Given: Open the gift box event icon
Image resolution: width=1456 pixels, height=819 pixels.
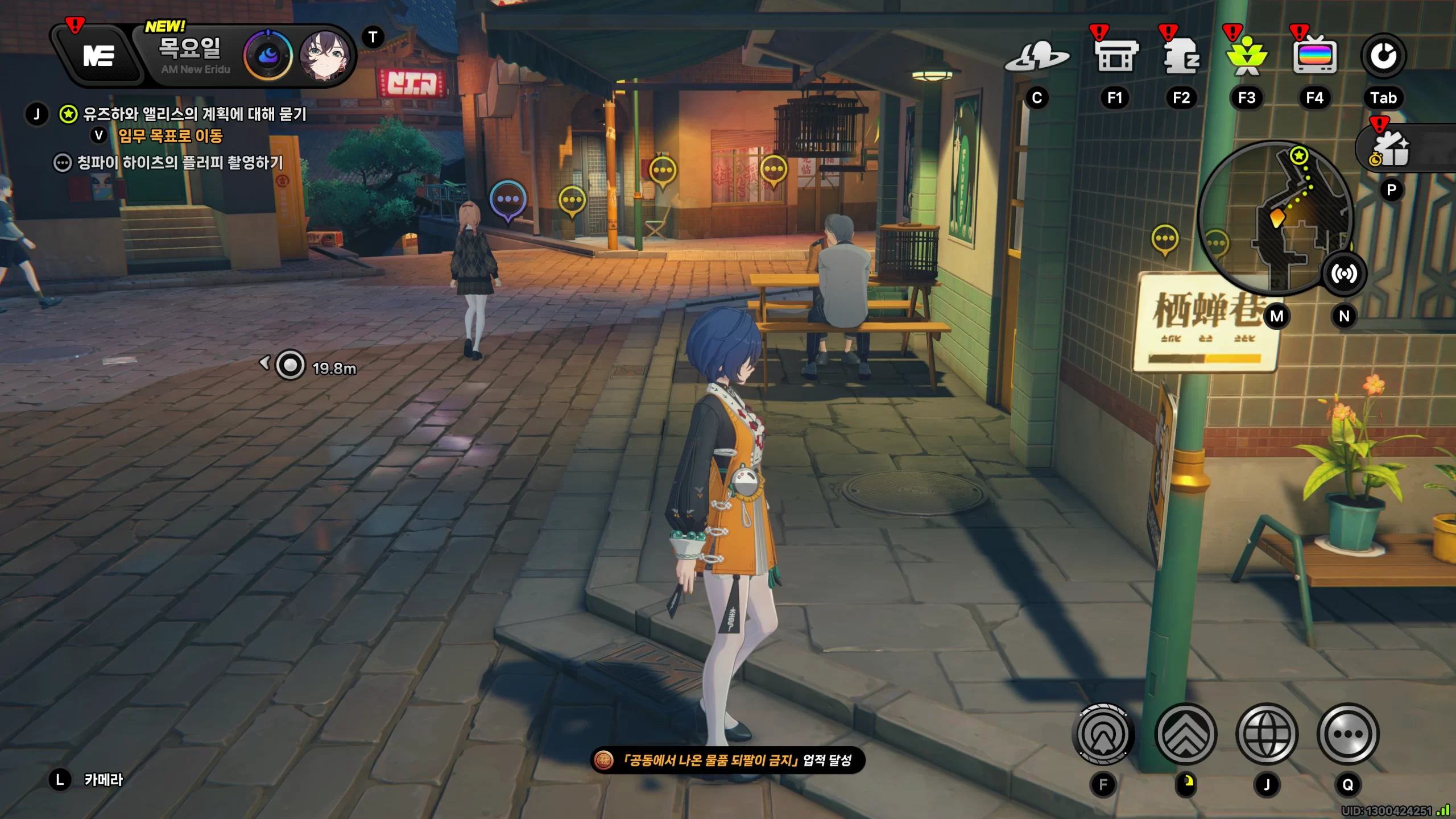Looking at the screenshot, I should pos(1392,150).
